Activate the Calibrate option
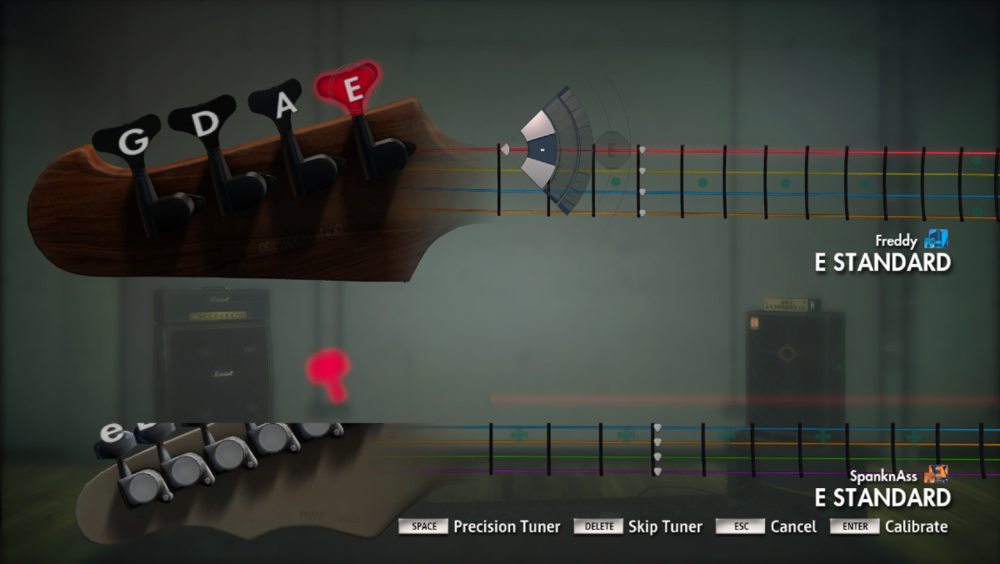The height and width of the screenshot is (564, 1000). coord(916,527)
